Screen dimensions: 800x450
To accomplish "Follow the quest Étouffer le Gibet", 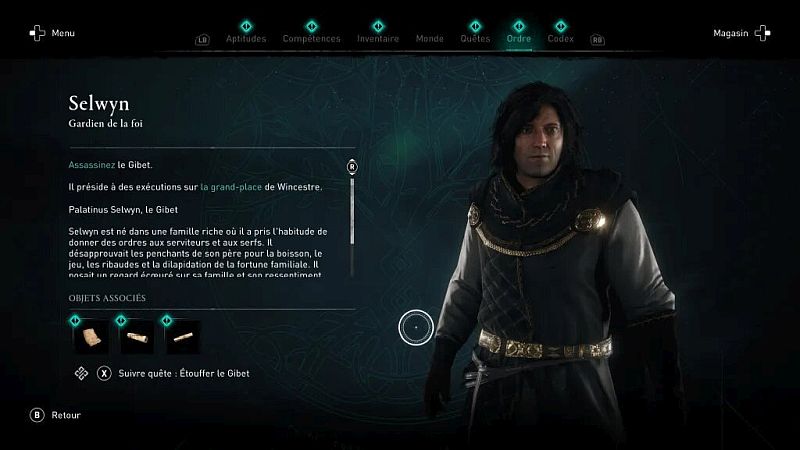I will 172,373.
